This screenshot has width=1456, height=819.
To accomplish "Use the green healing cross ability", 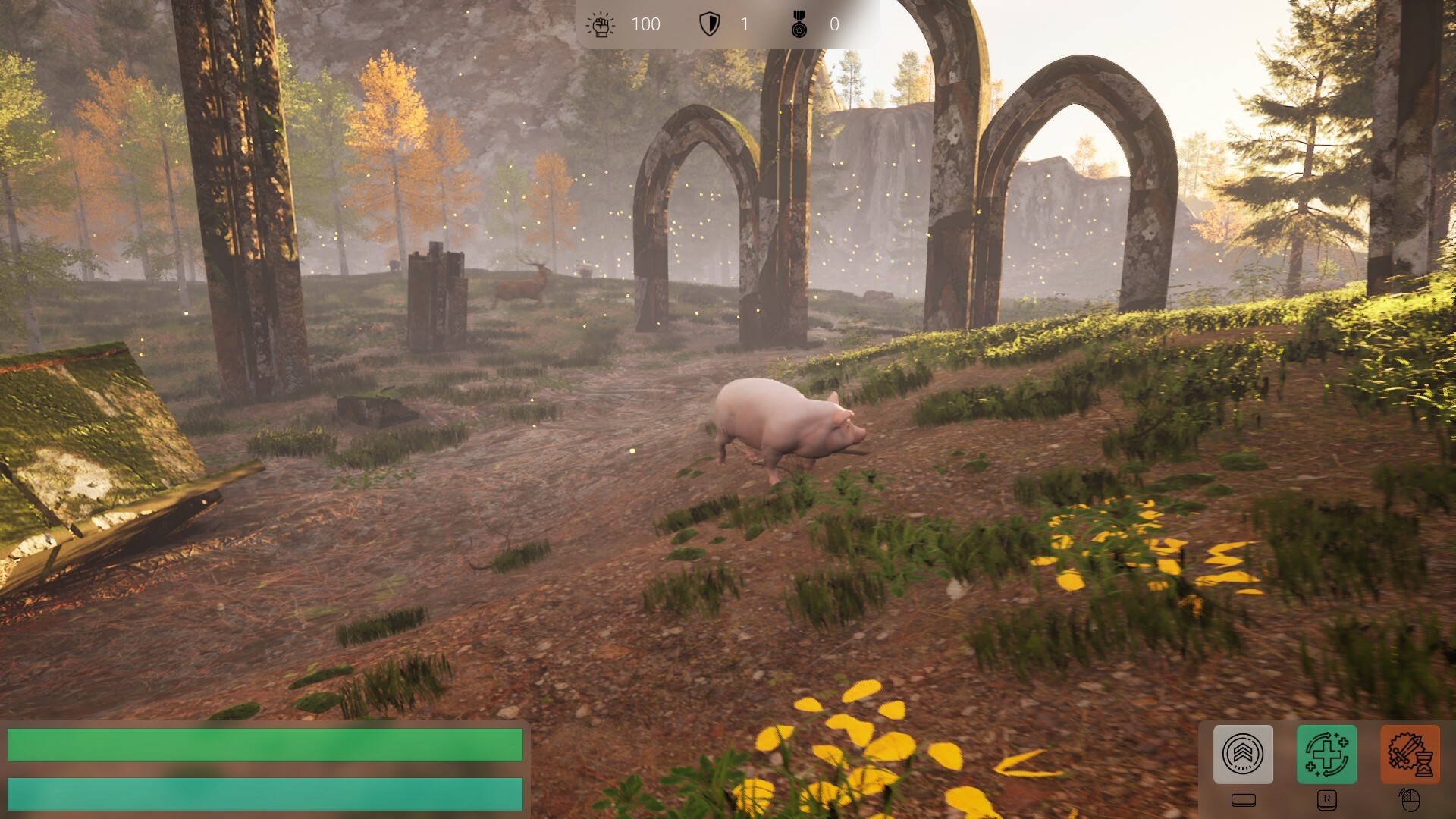I will [1326, 754].
